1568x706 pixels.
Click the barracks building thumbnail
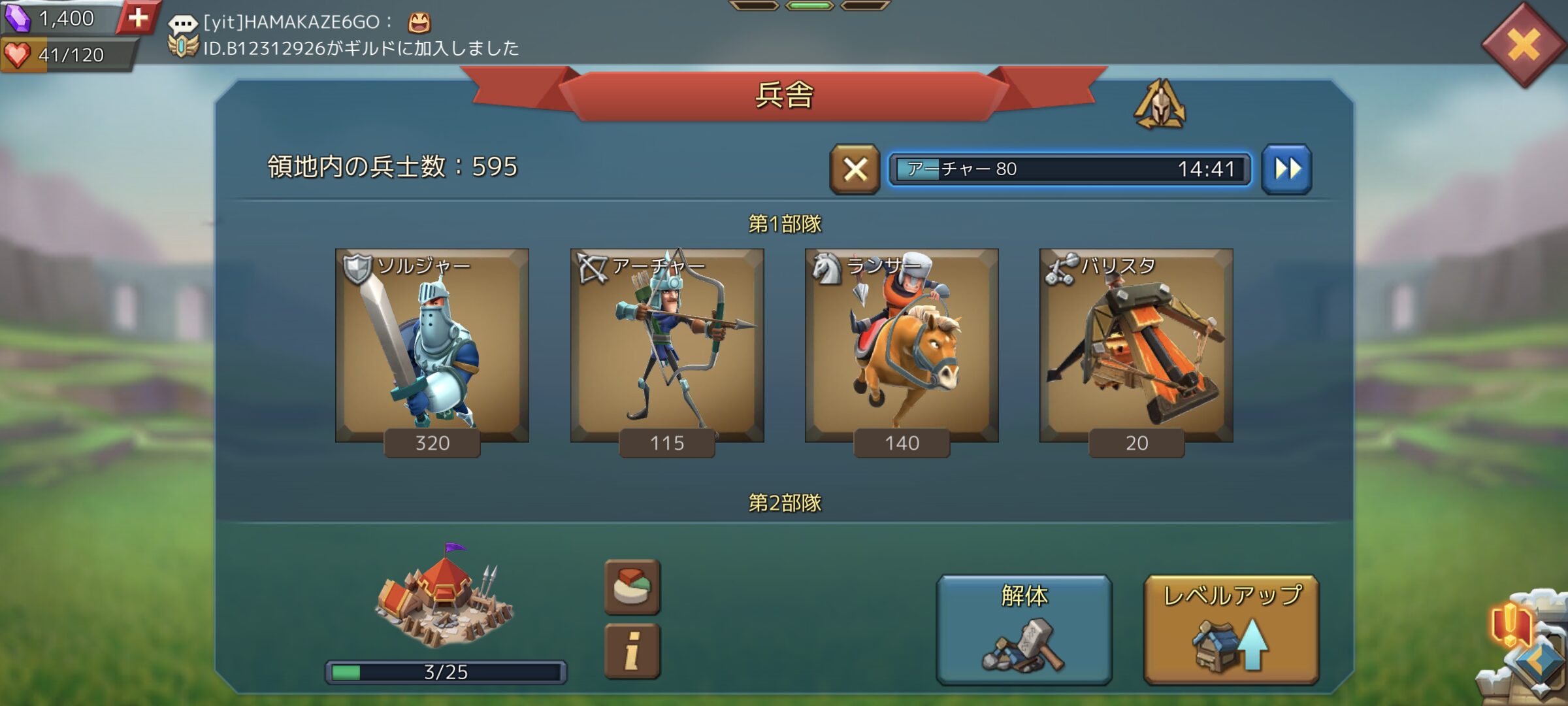[x=444, y=598]
